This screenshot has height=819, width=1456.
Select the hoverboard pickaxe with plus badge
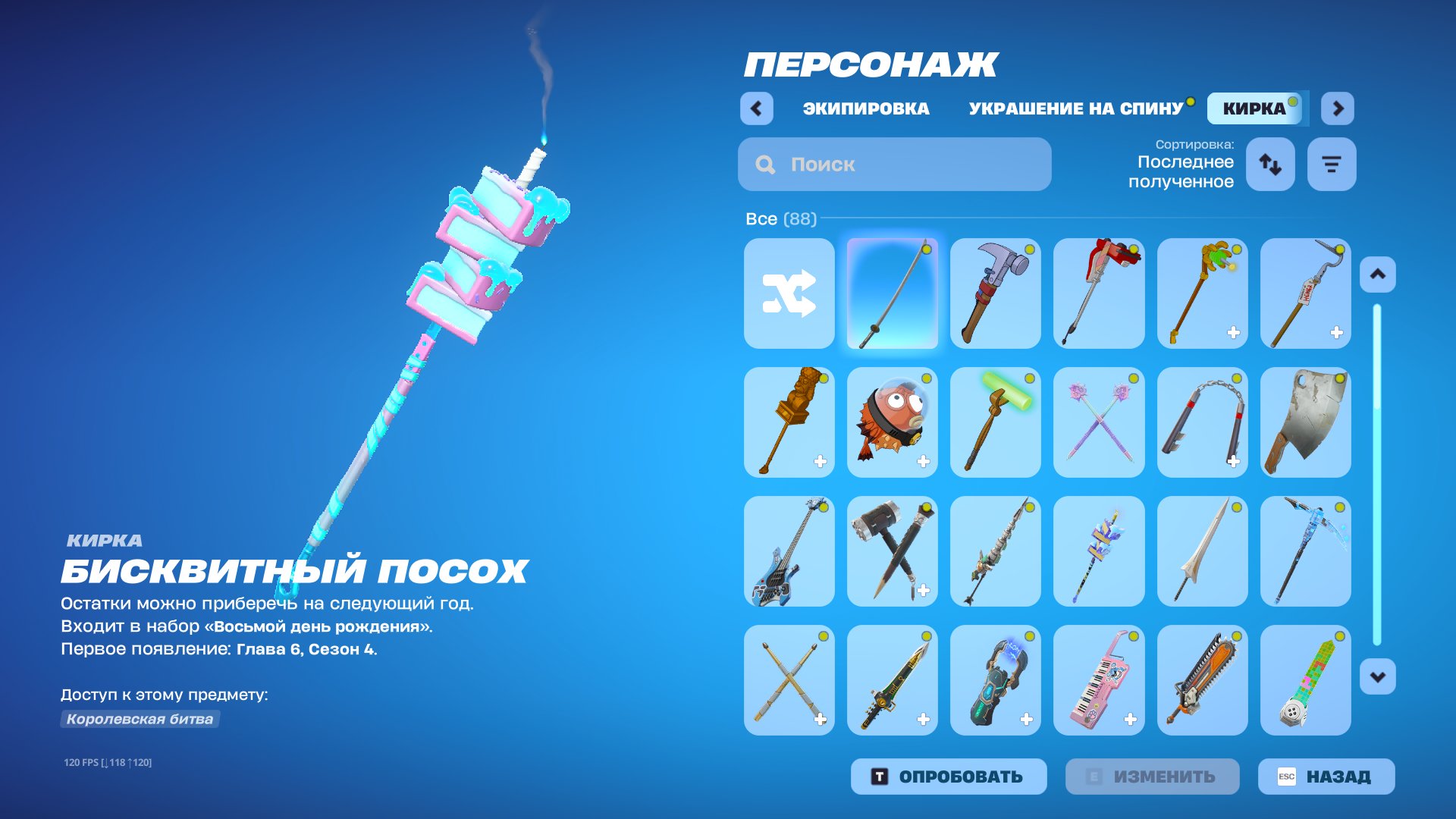(995, 680)
